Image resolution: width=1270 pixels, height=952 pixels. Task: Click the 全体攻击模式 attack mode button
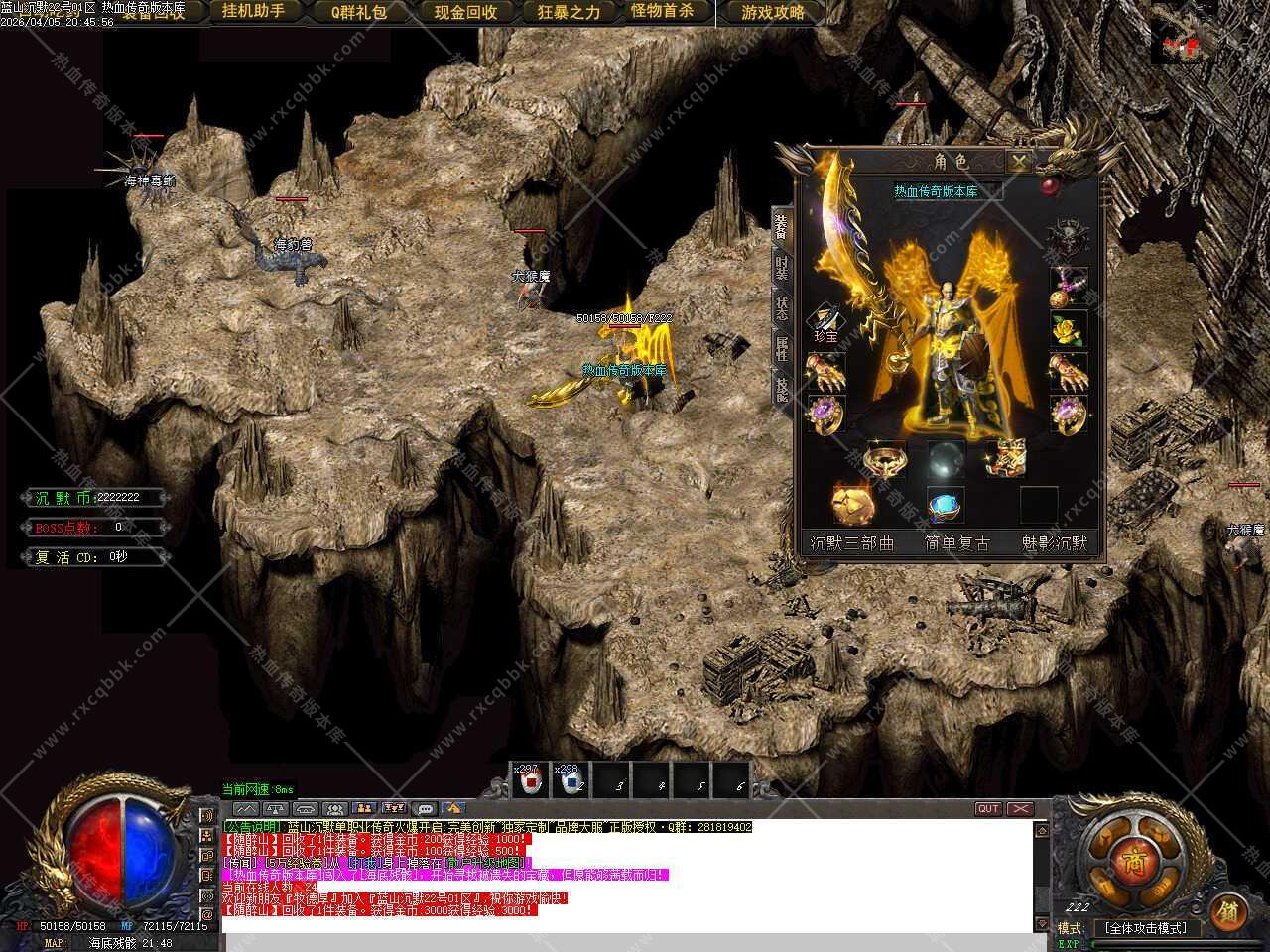[x=1146, y=928]
